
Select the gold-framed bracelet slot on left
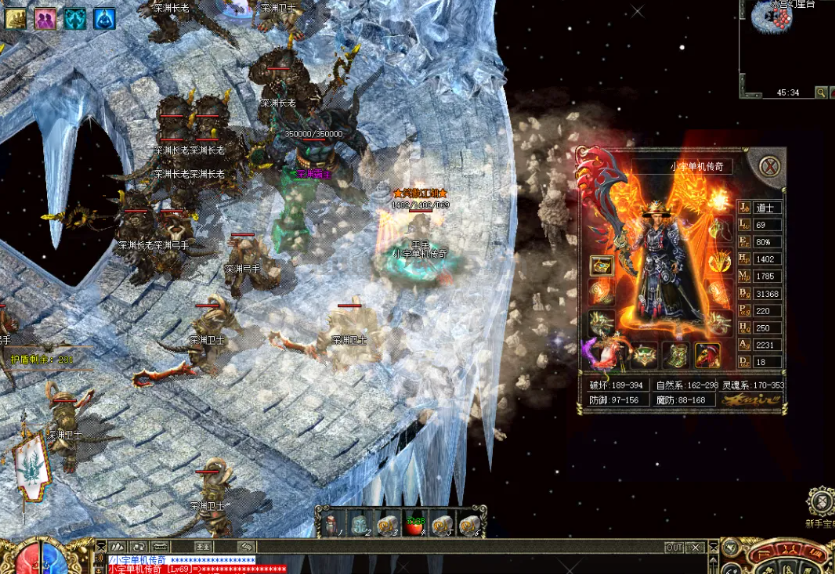pyautogui.click(x=602, y=265)
